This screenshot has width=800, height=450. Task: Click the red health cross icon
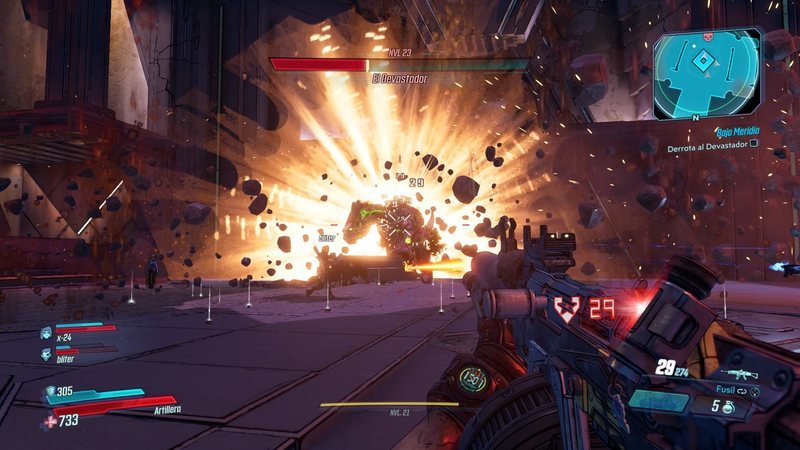click(49, 422)
